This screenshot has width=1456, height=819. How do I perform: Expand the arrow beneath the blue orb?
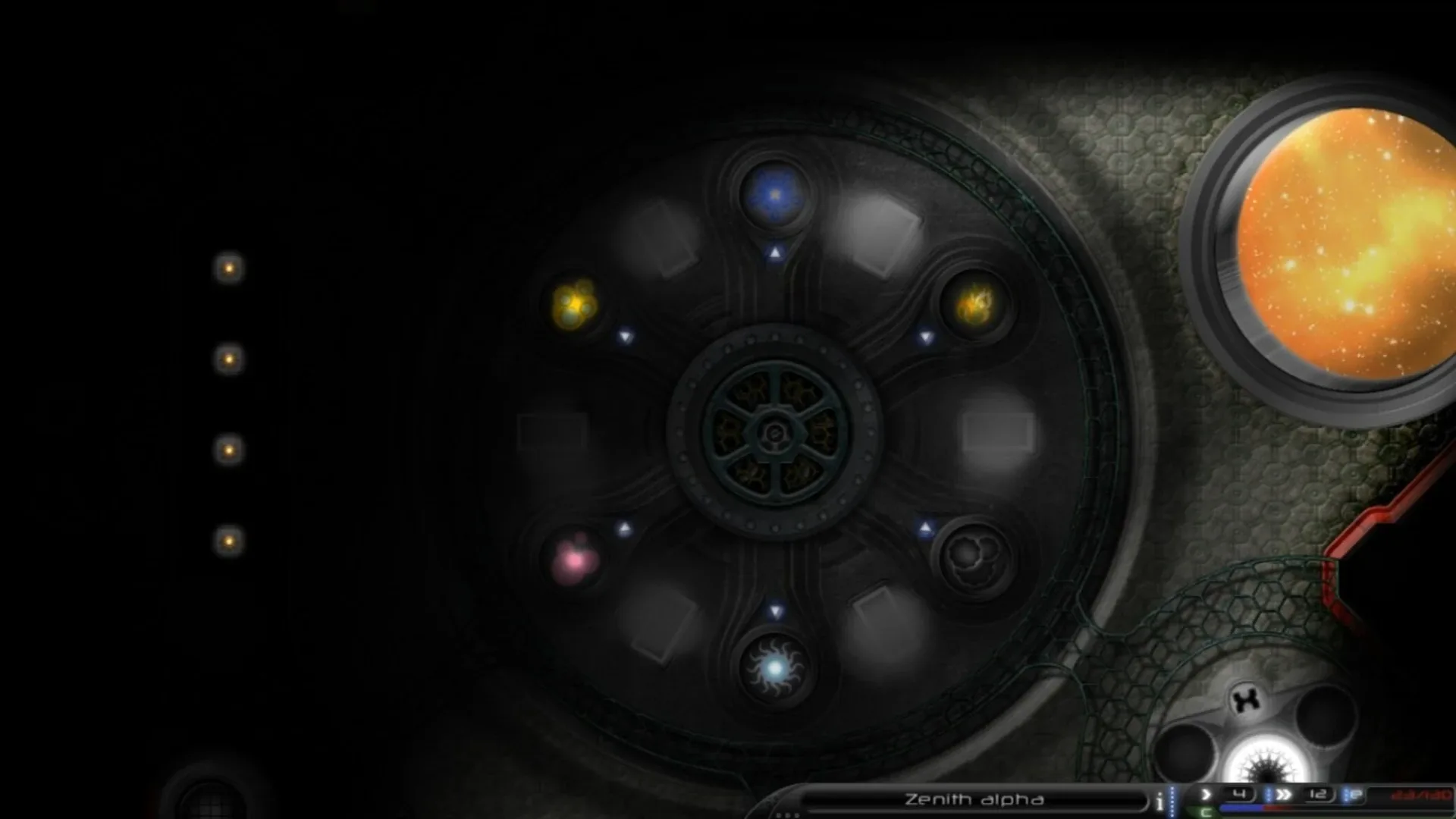[774, 253]
